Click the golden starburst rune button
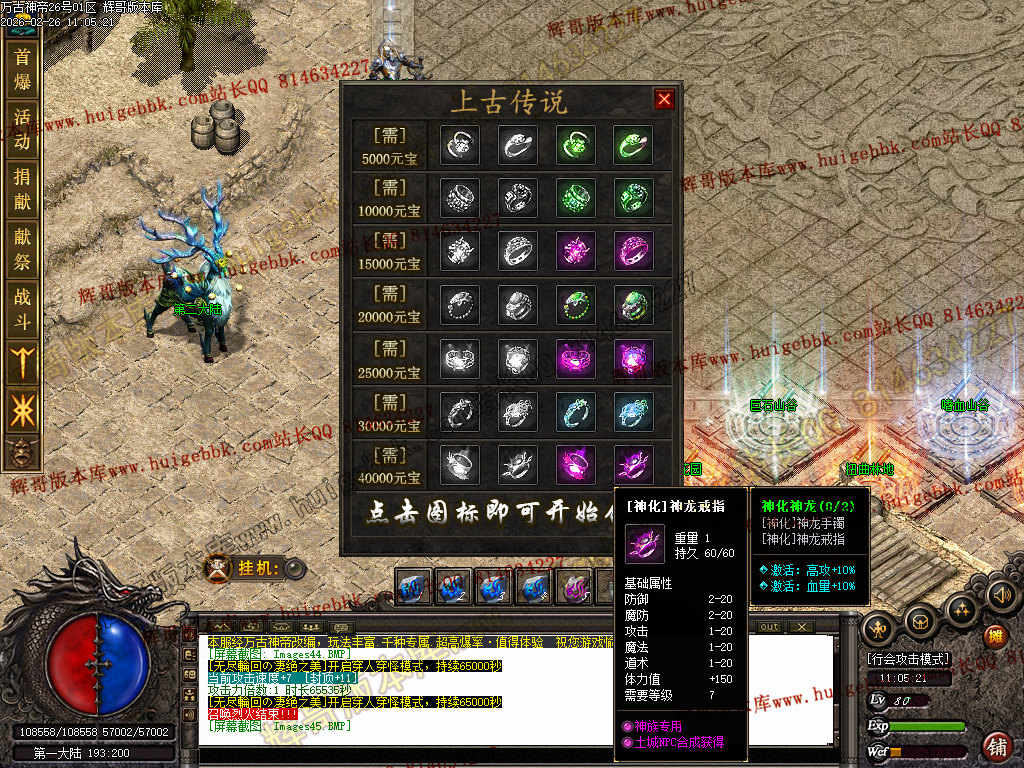 pos(22,411)
